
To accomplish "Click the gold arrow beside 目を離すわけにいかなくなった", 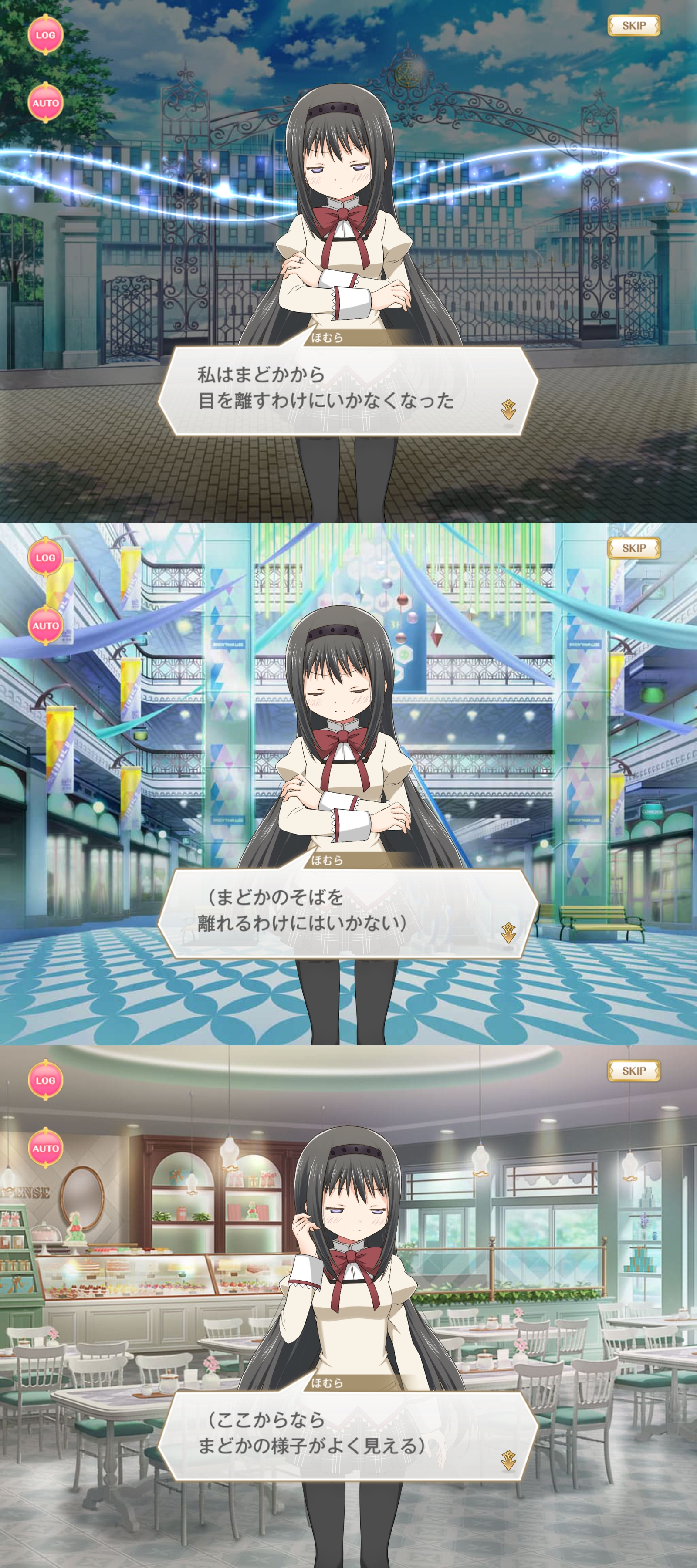I will pyautogui.click(x=508, y=410).
